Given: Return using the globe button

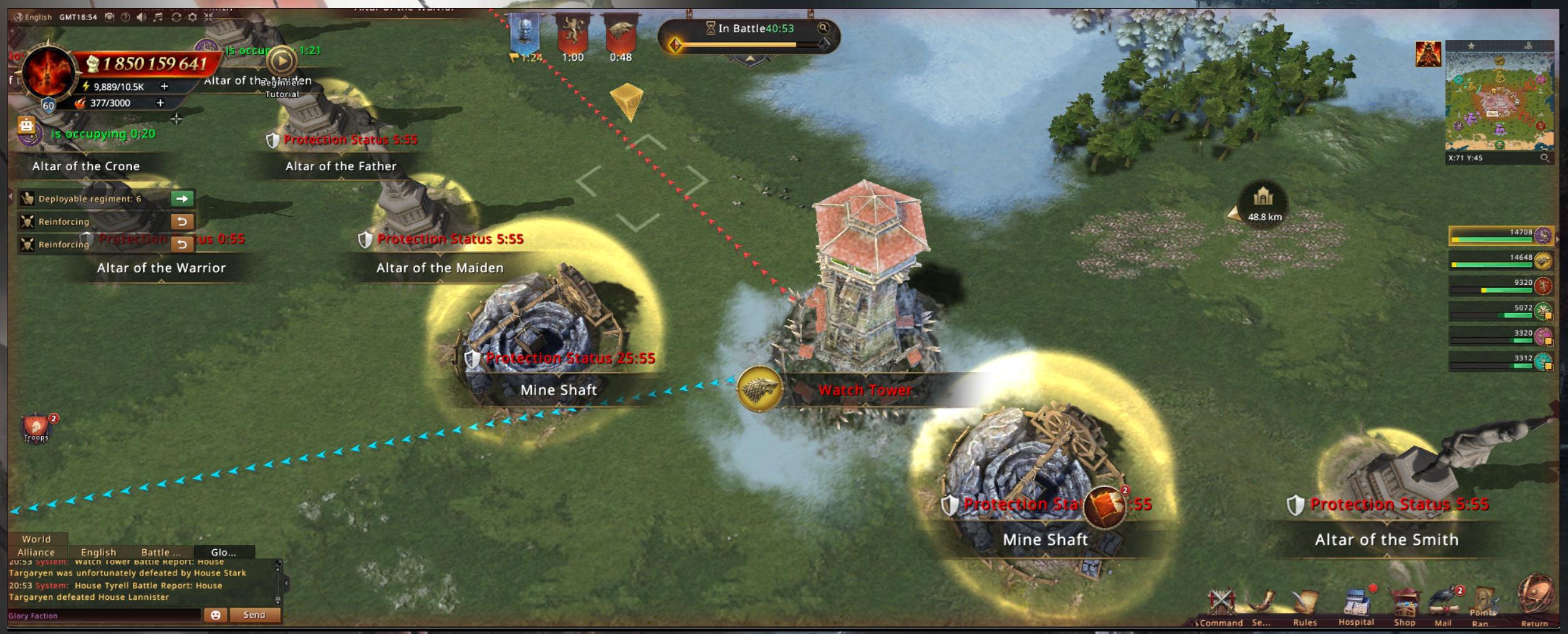Looking at the screenshot, I should [1534, 597].
